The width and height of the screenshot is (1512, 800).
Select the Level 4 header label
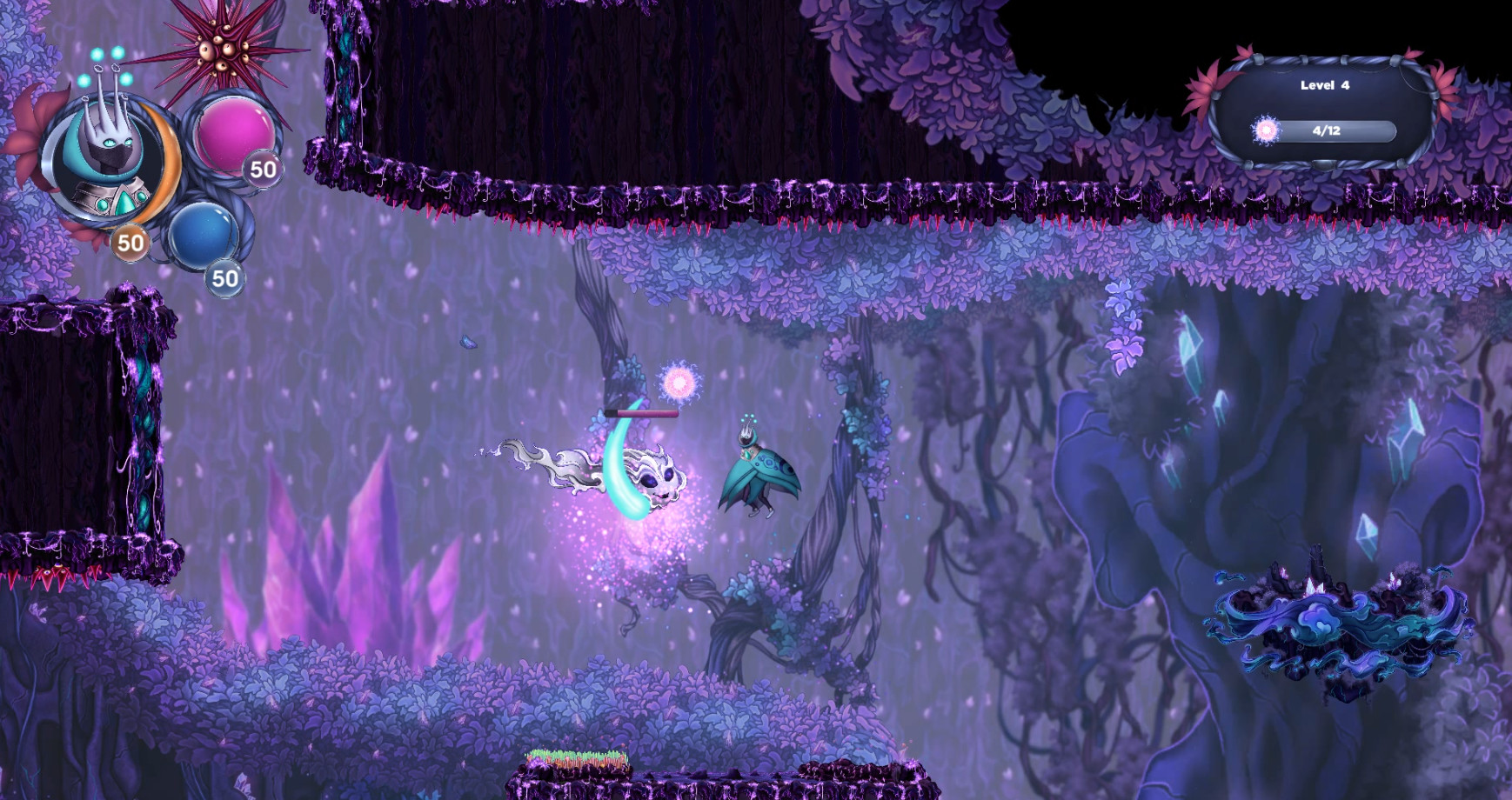tap(1326, 86)
